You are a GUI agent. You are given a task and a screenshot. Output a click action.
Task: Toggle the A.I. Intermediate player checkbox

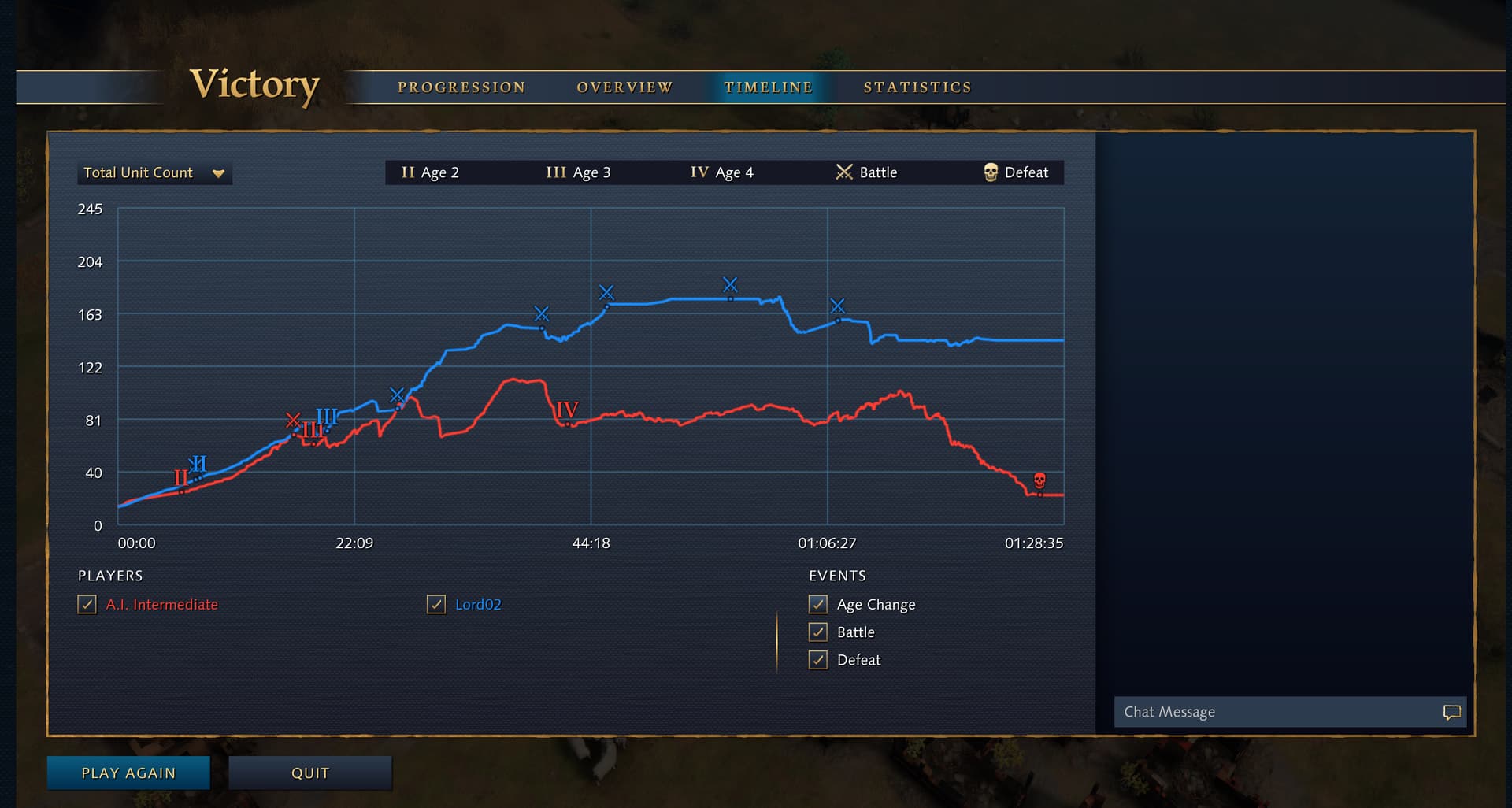87,605
